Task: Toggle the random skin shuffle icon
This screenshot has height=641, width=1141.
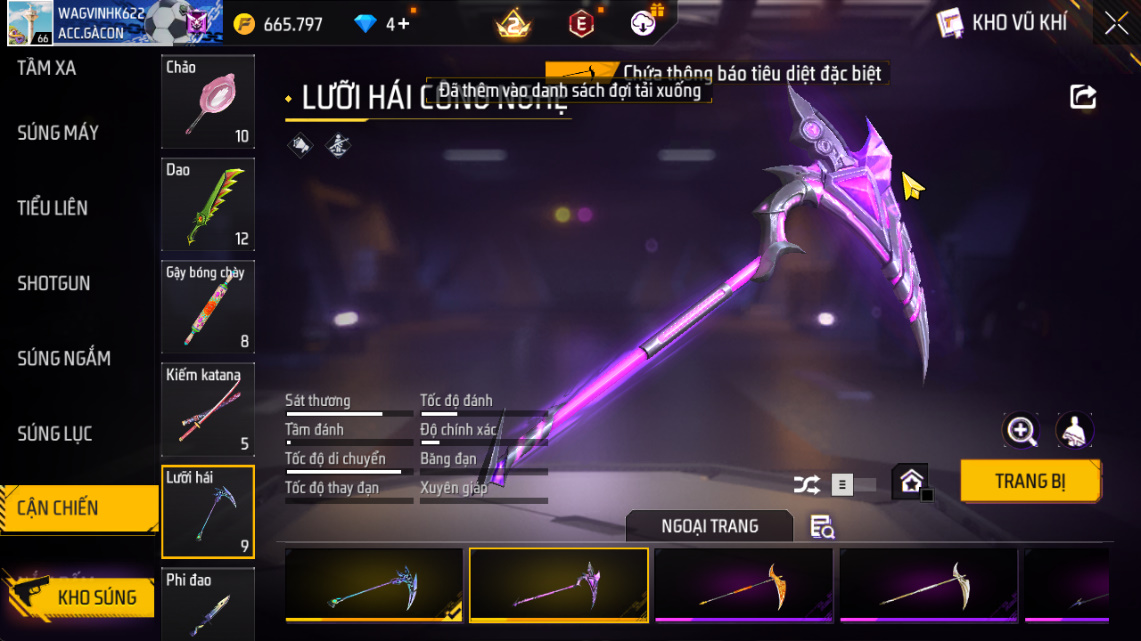Action: point(806,485)
